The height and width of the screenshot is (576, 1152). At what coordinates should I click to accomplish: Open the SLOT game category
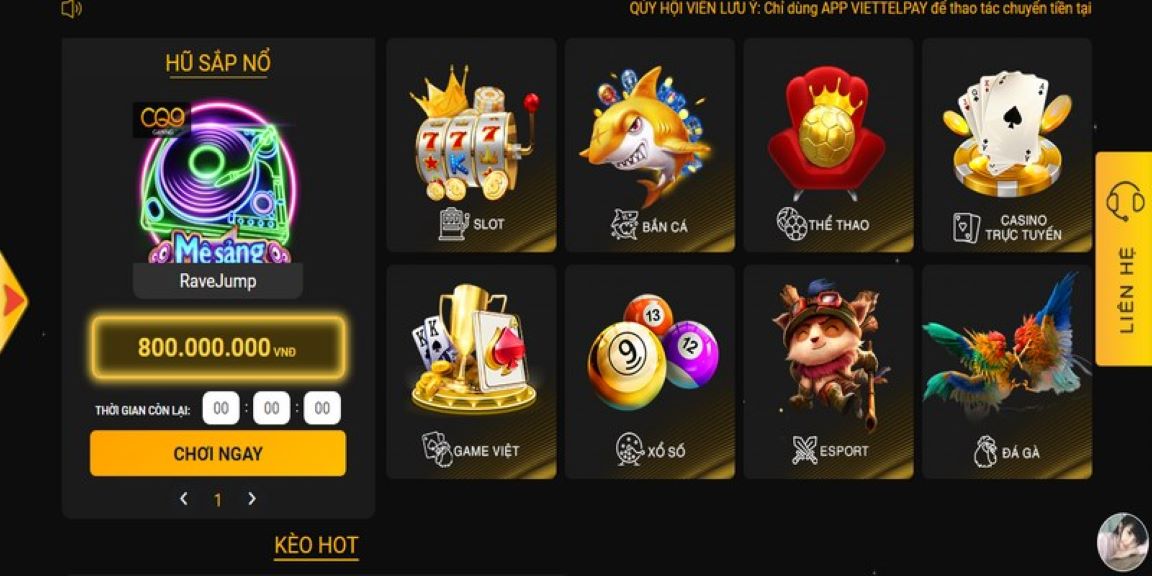[471, 146]
